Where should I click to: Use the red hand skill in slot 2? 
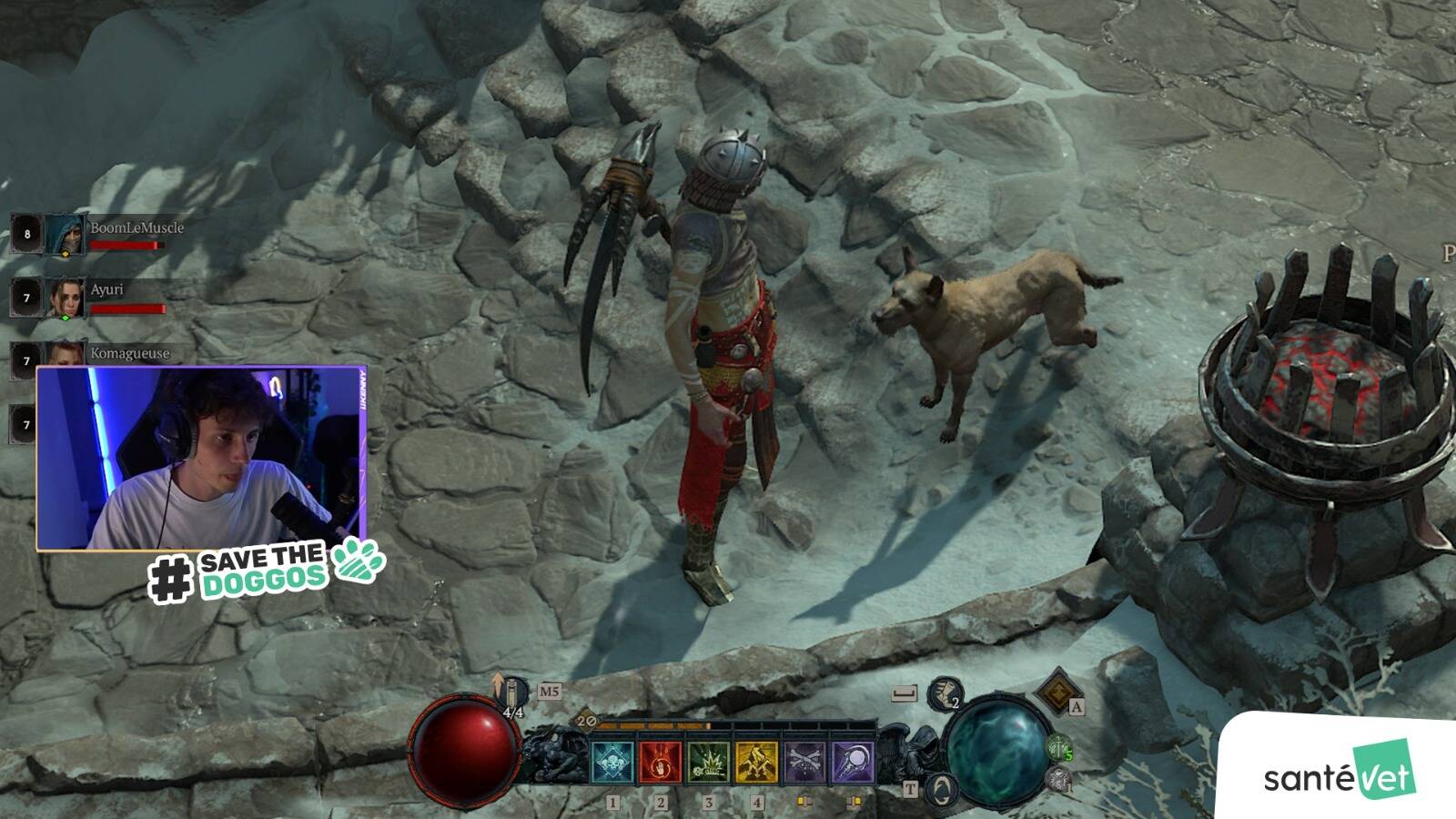pos(661,762)
